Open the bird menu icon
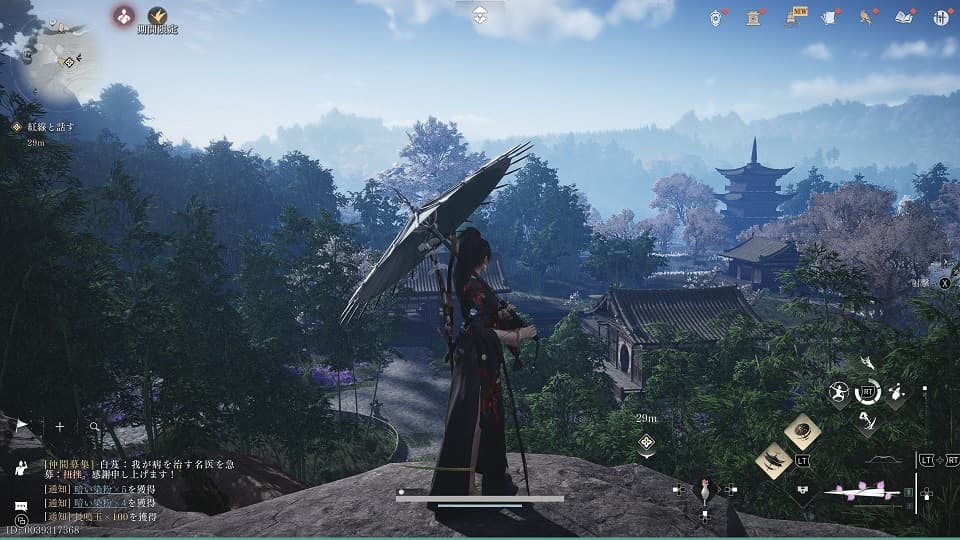 866,17
